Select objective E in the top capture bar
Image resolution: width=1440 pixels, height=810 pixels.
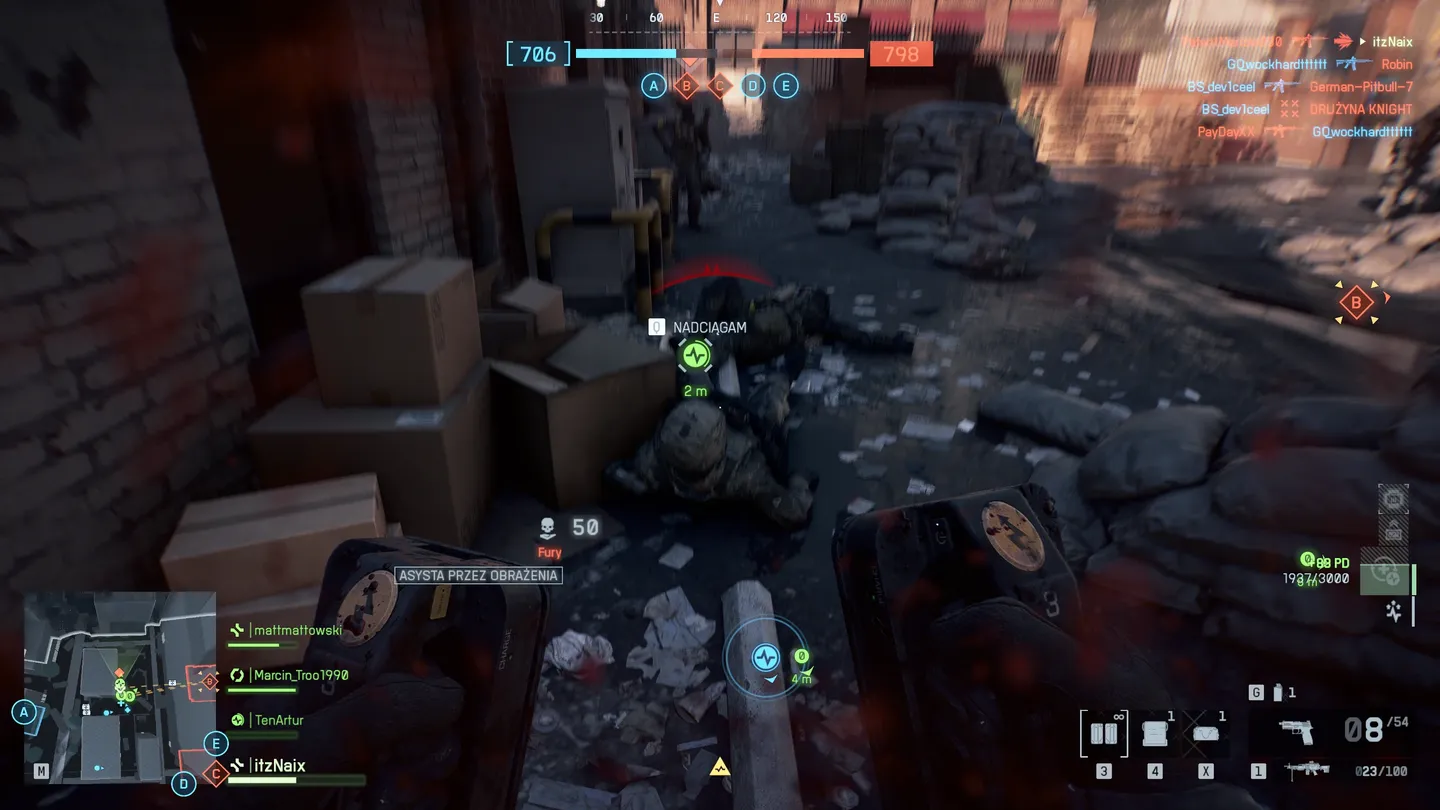point(785,86)
